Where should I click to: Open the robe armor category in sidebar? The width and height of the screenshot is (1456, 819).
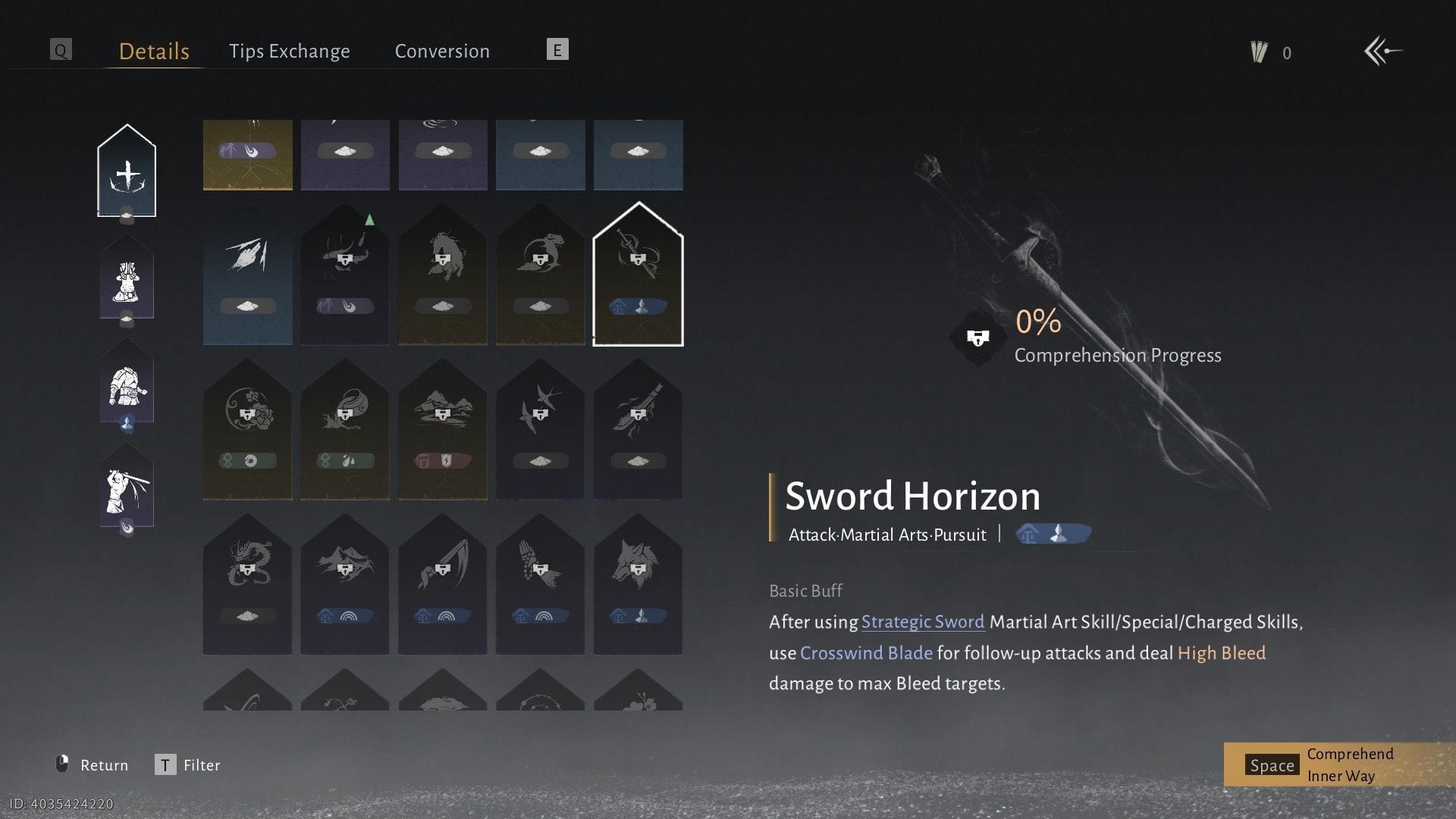pos(126,281)
